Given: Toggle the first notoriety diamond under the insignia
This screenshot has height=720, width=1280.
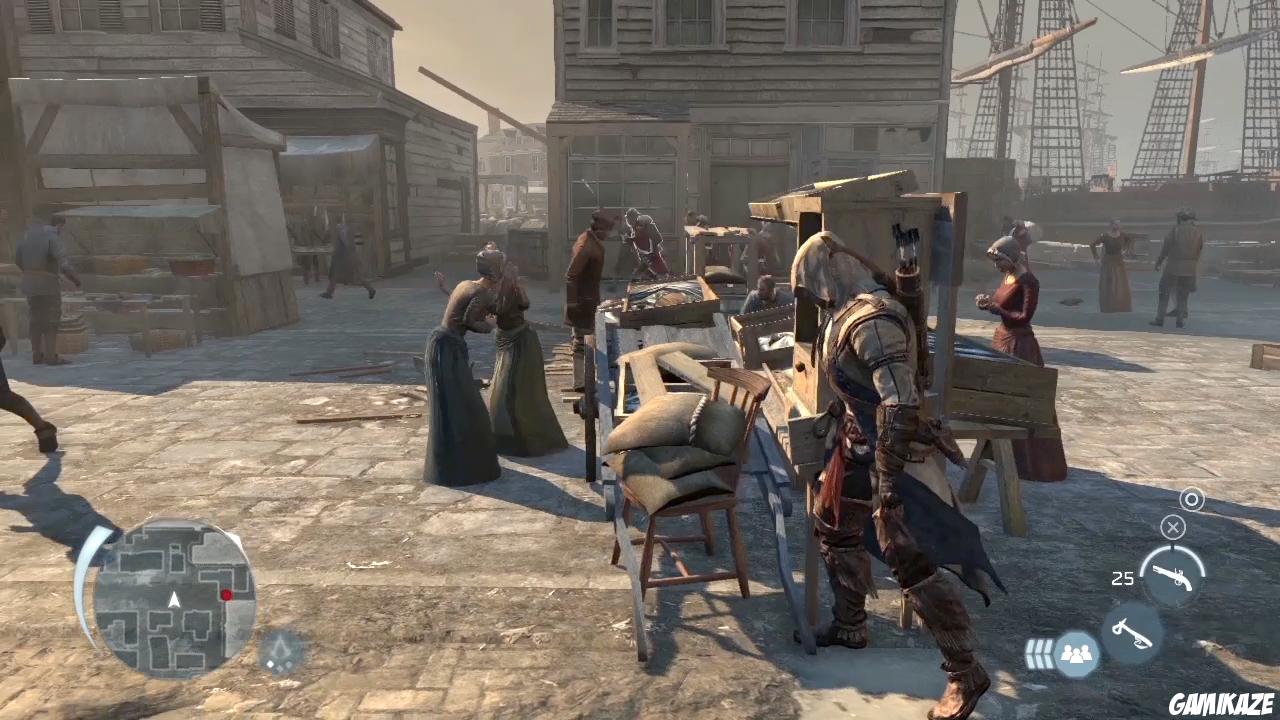Looking at the screenshot, I should 271,664.
